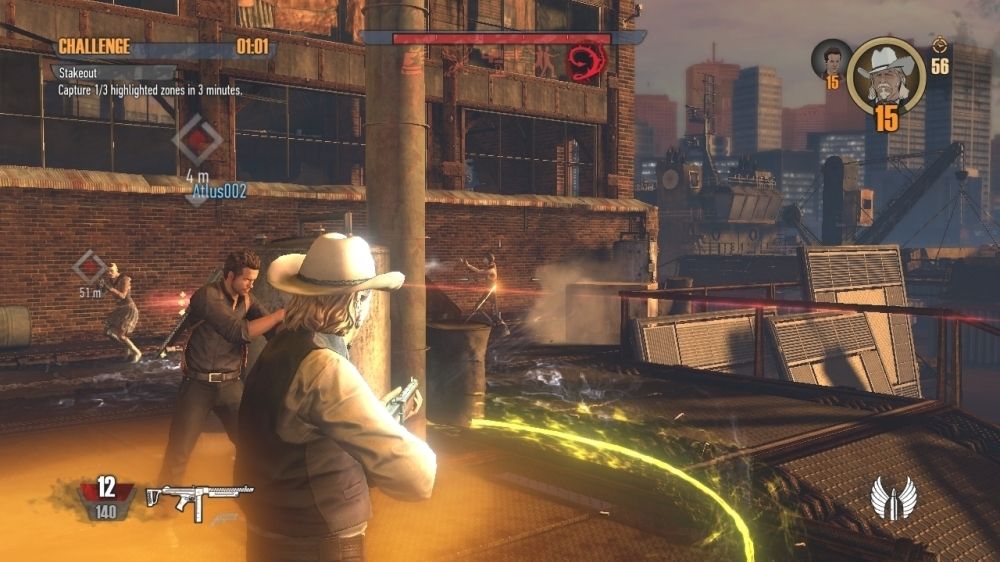Select the Stakeout challenge objective tracker
1000x562 pixels.
(150, 81)
